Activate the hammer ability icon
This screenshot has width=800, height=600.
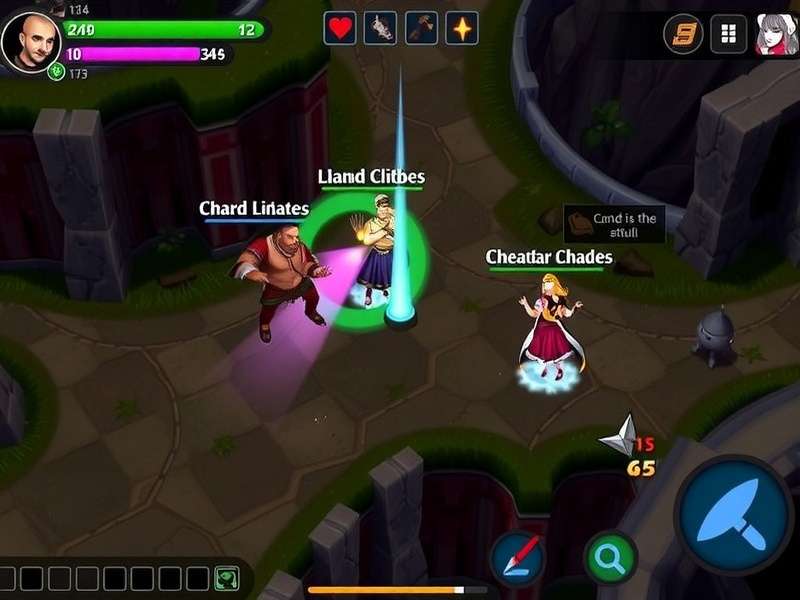pos(421,28)
